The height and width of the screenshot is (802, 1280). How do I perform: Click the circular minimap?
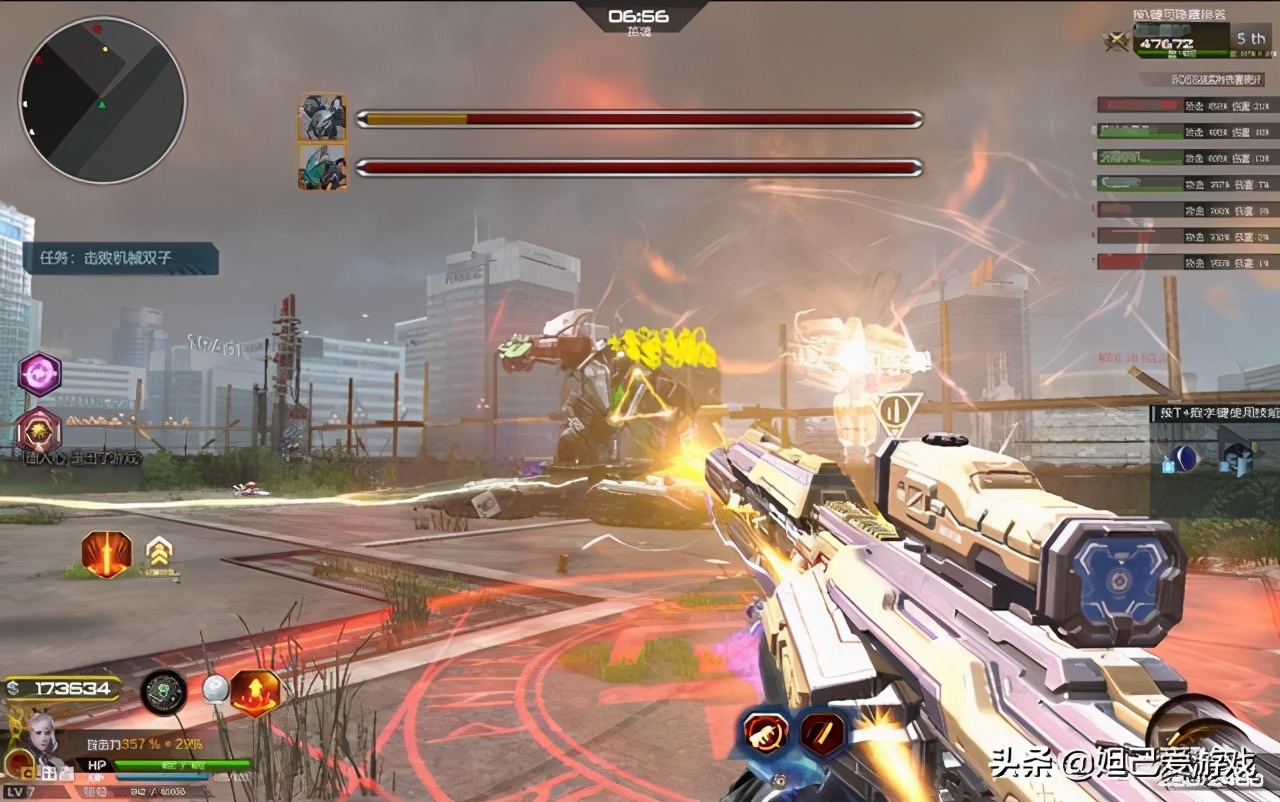pyautogui.click(x=102, y=100)
